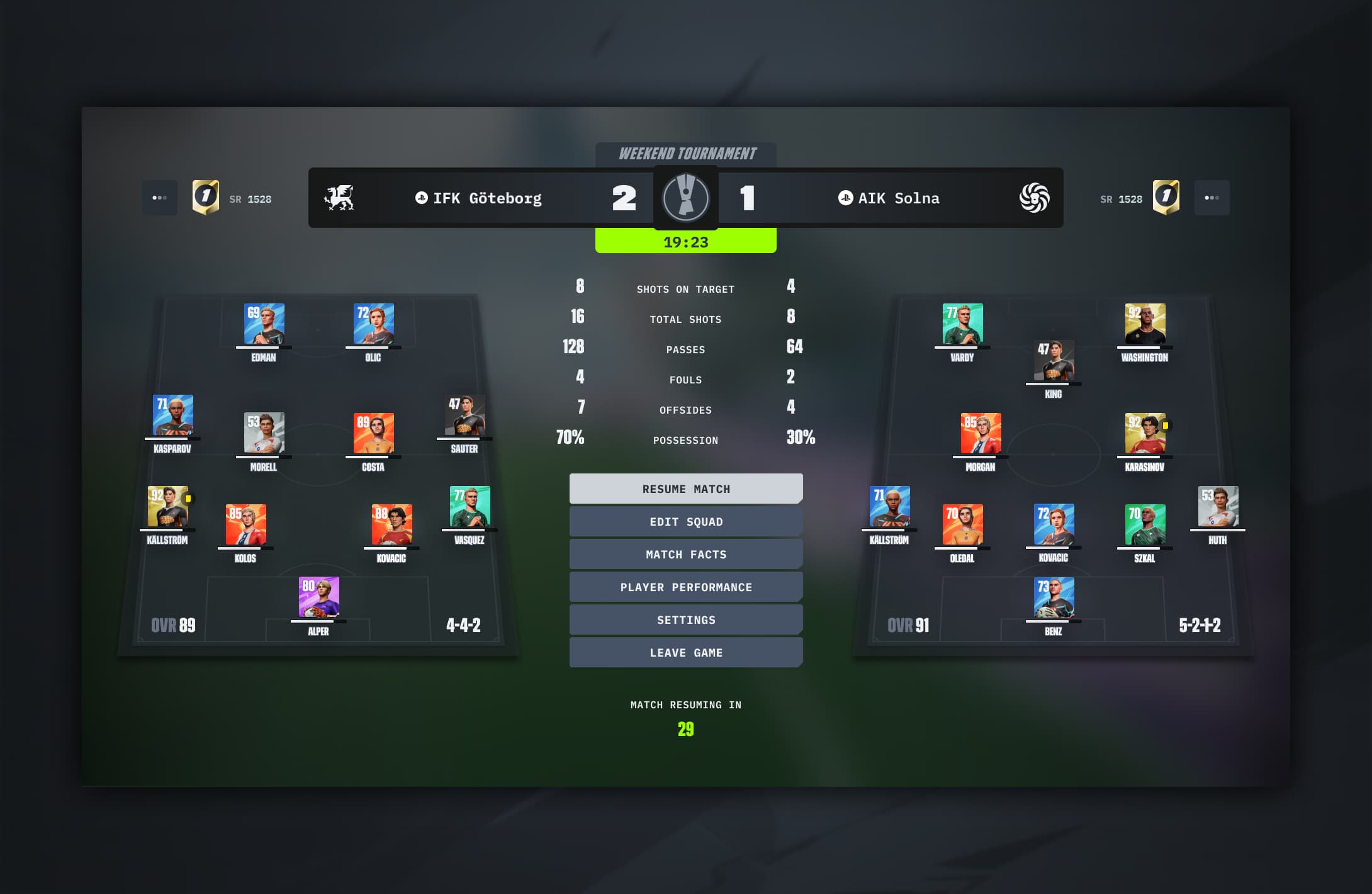1372x894 pixels.
Task: Click the green 19:23 match clock bar
Action: click(685, 241)
